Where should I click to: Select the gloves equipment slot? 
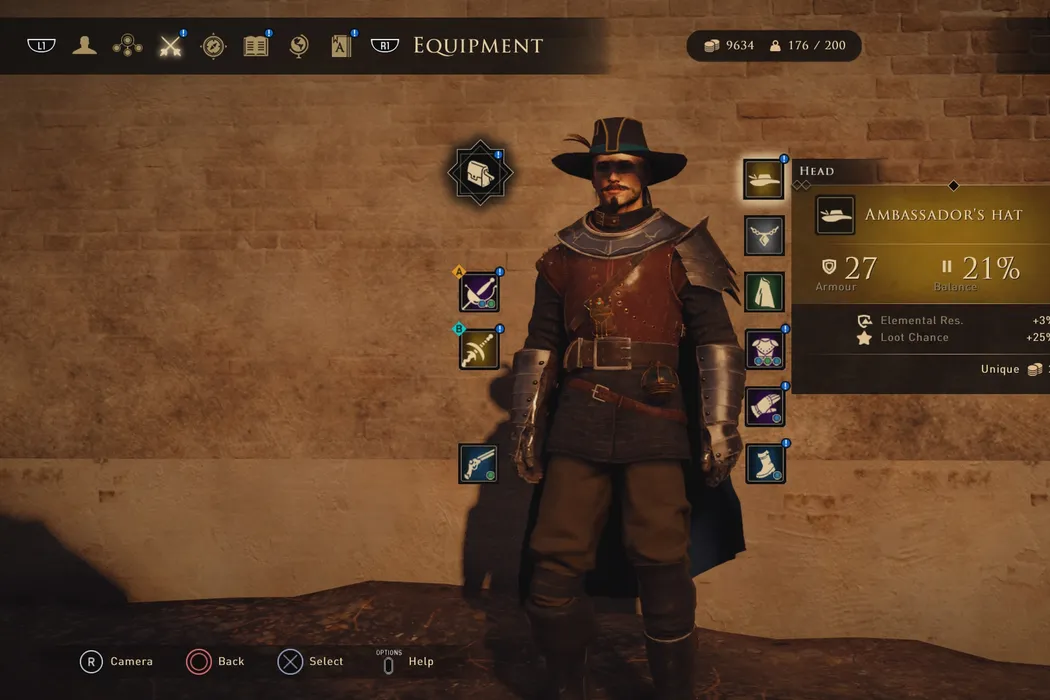[764, 406]
